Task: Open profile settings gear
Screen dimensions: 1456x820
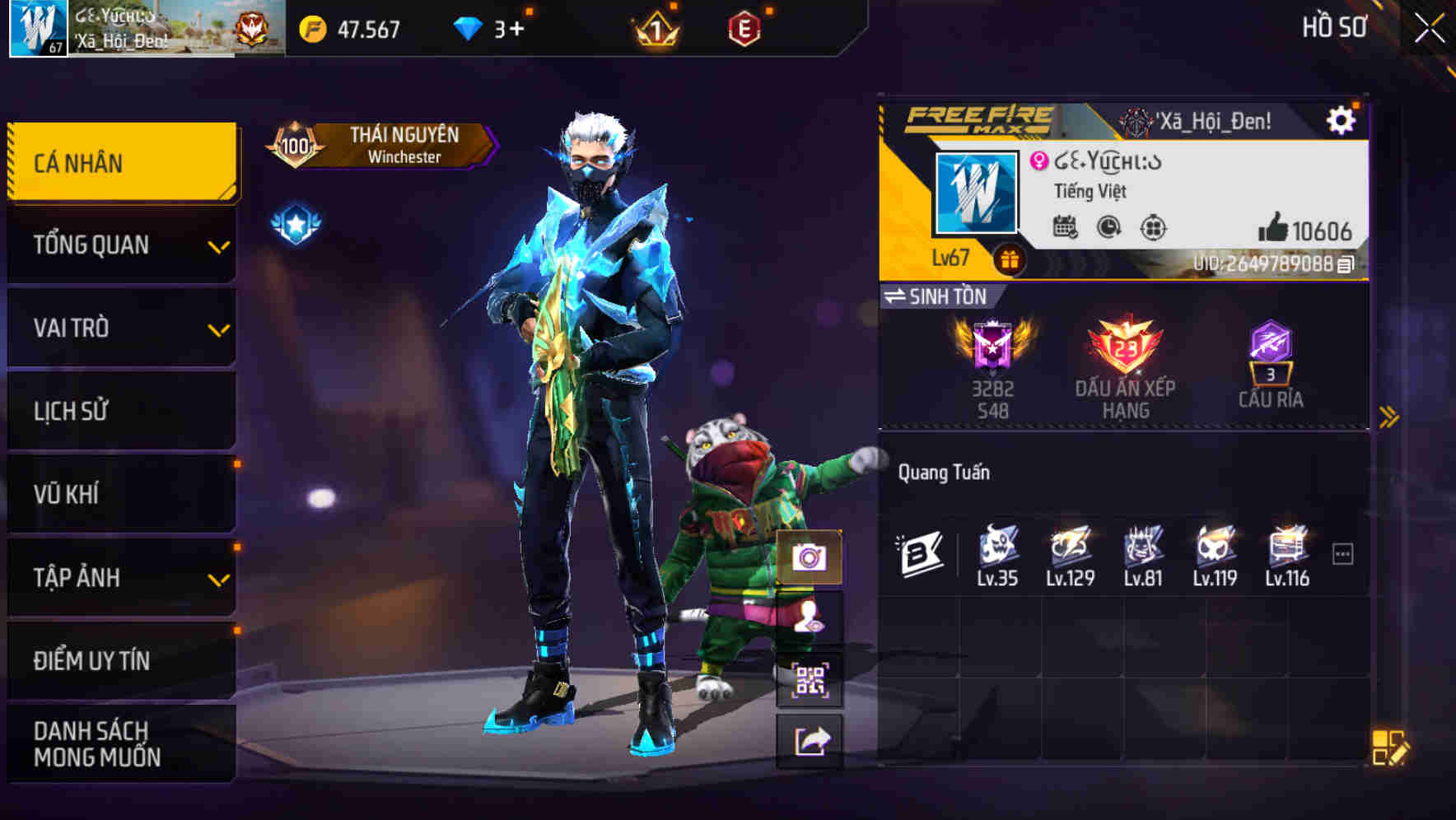Action: 1342,119
